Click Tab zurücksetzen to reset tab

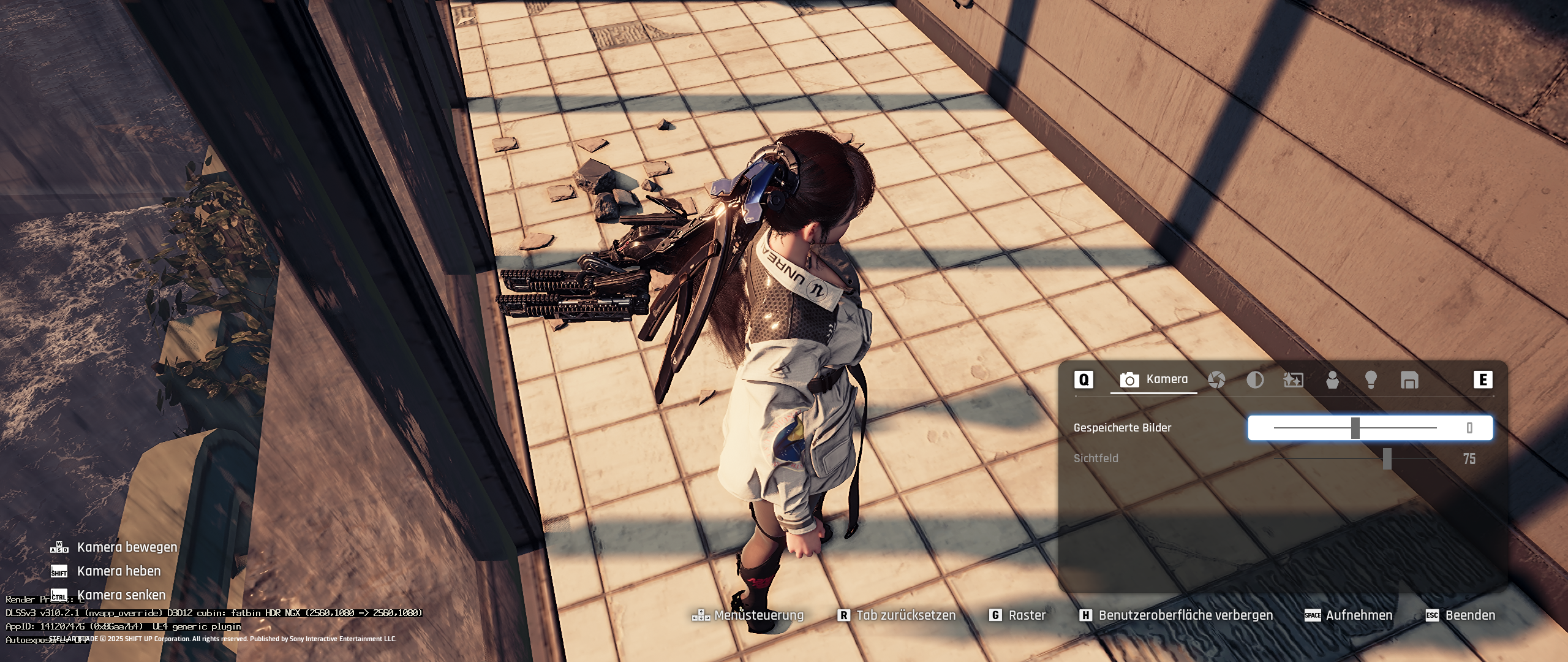point(905,615)
